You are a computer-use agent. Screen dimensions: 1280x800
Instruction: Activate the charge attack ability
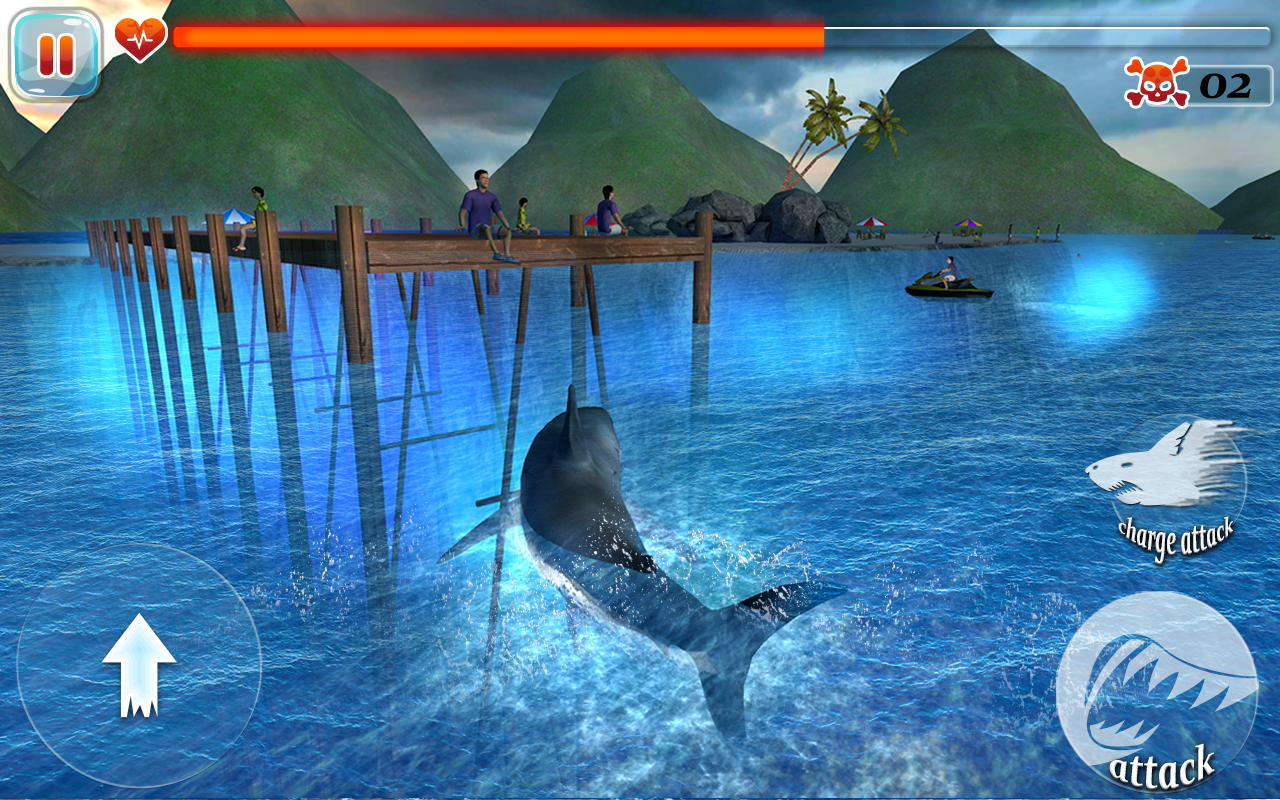[1173, 480]
